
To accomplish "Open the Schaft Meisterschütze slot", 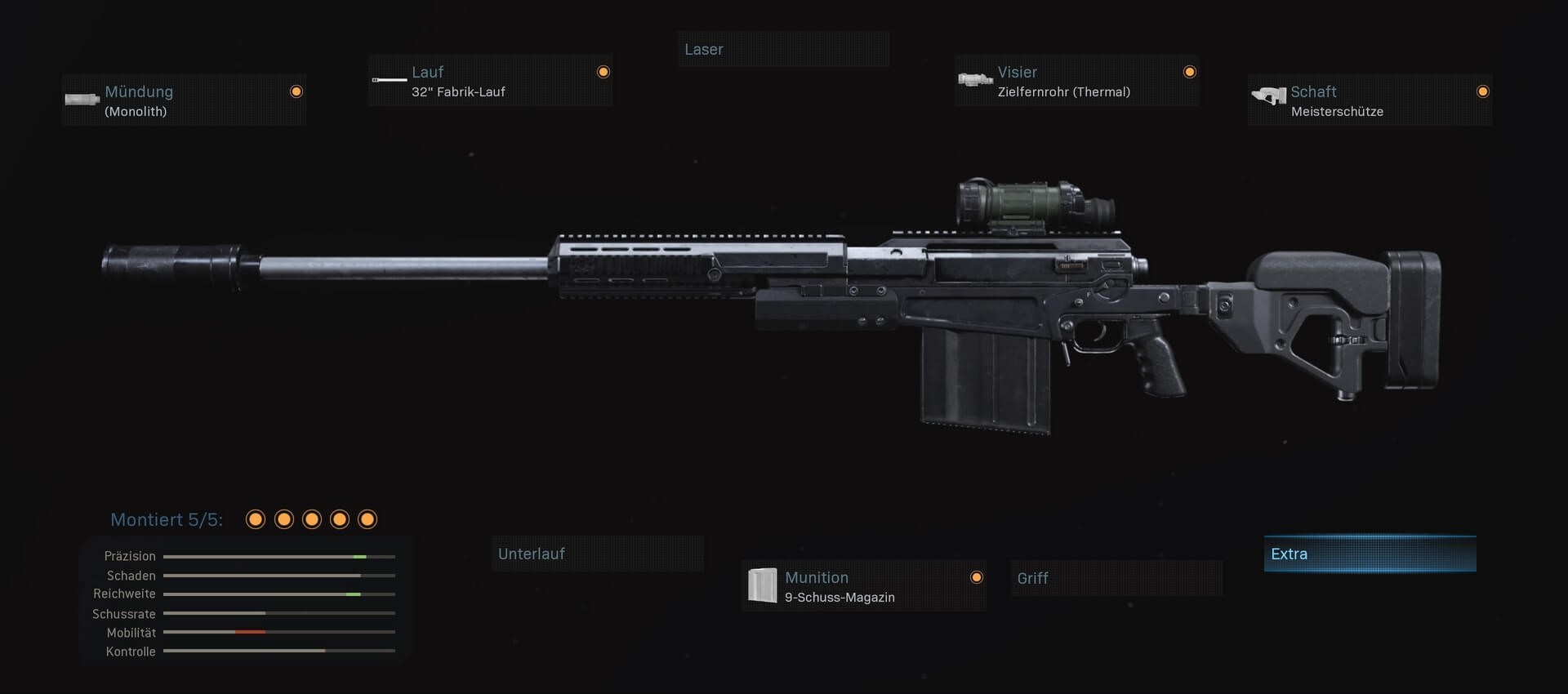I will [x=1370, y=100].
